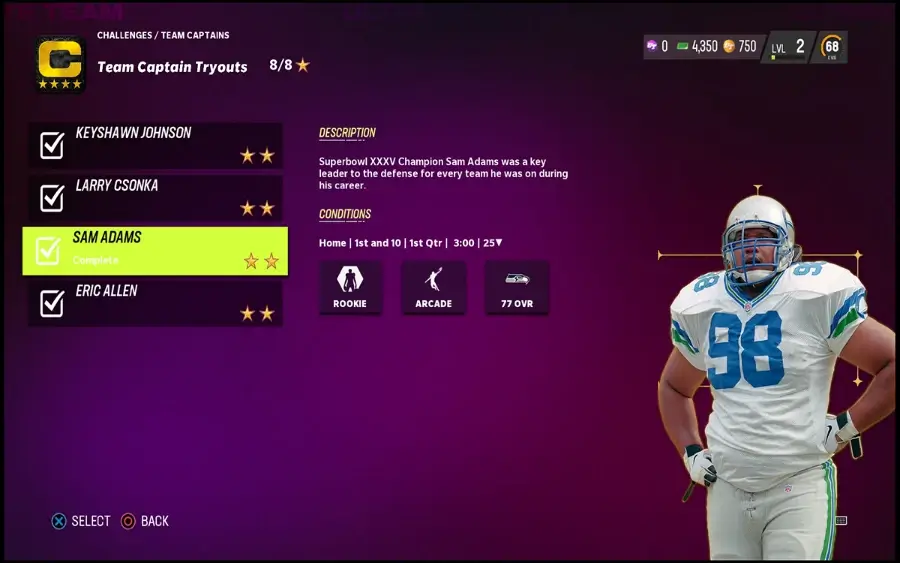This screenshot has height=563, width=900.
Task: Choose the Larry Csonka challenge row
Action: (x=155, y=198)
